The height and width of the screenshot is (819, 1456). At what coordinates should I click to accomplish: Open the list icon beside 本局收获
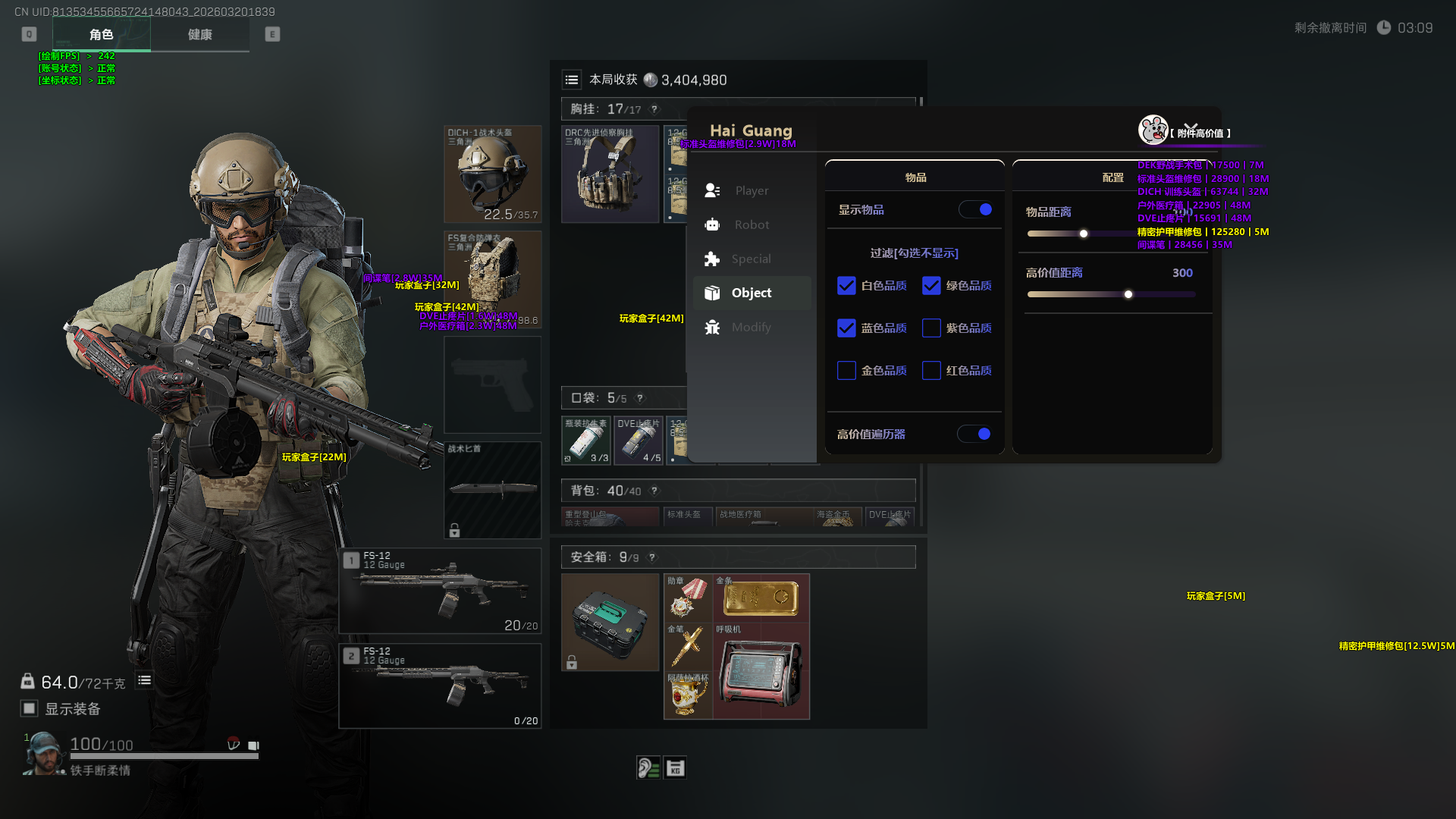click(572, 80)
